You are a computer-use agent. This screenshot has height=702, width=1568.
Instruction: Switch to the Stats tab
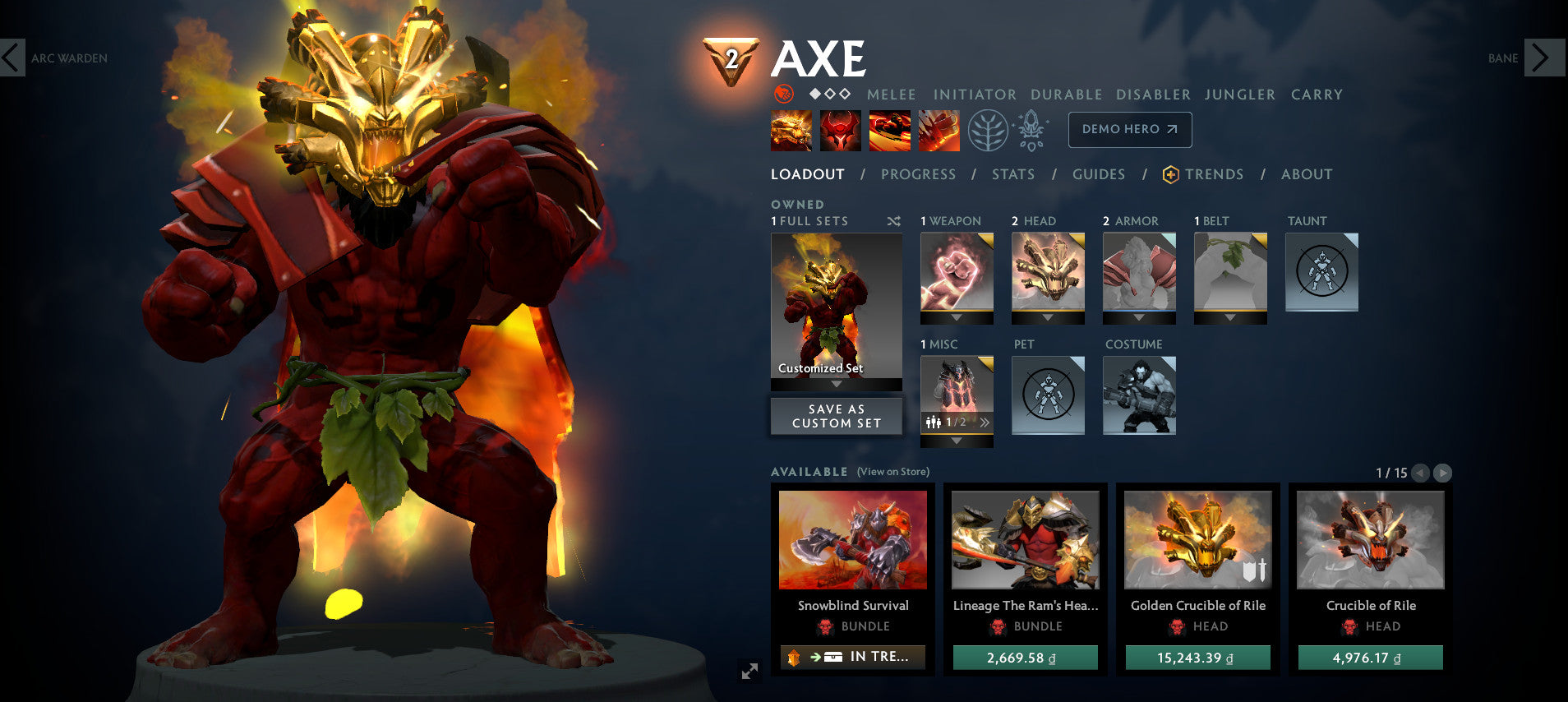coord(1014,174)
